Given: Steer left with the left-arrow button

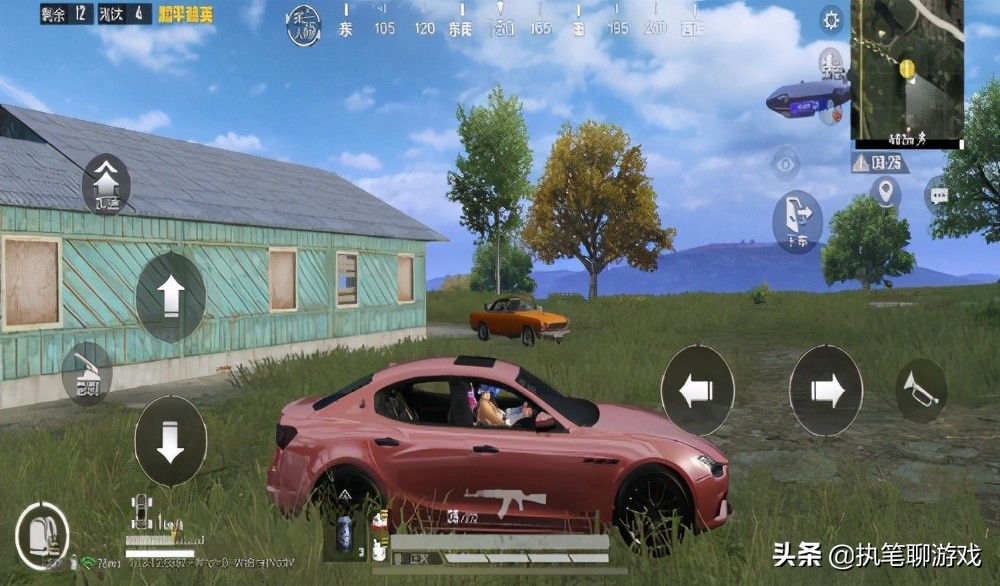Looking at the screenshot, I should 697,390.
